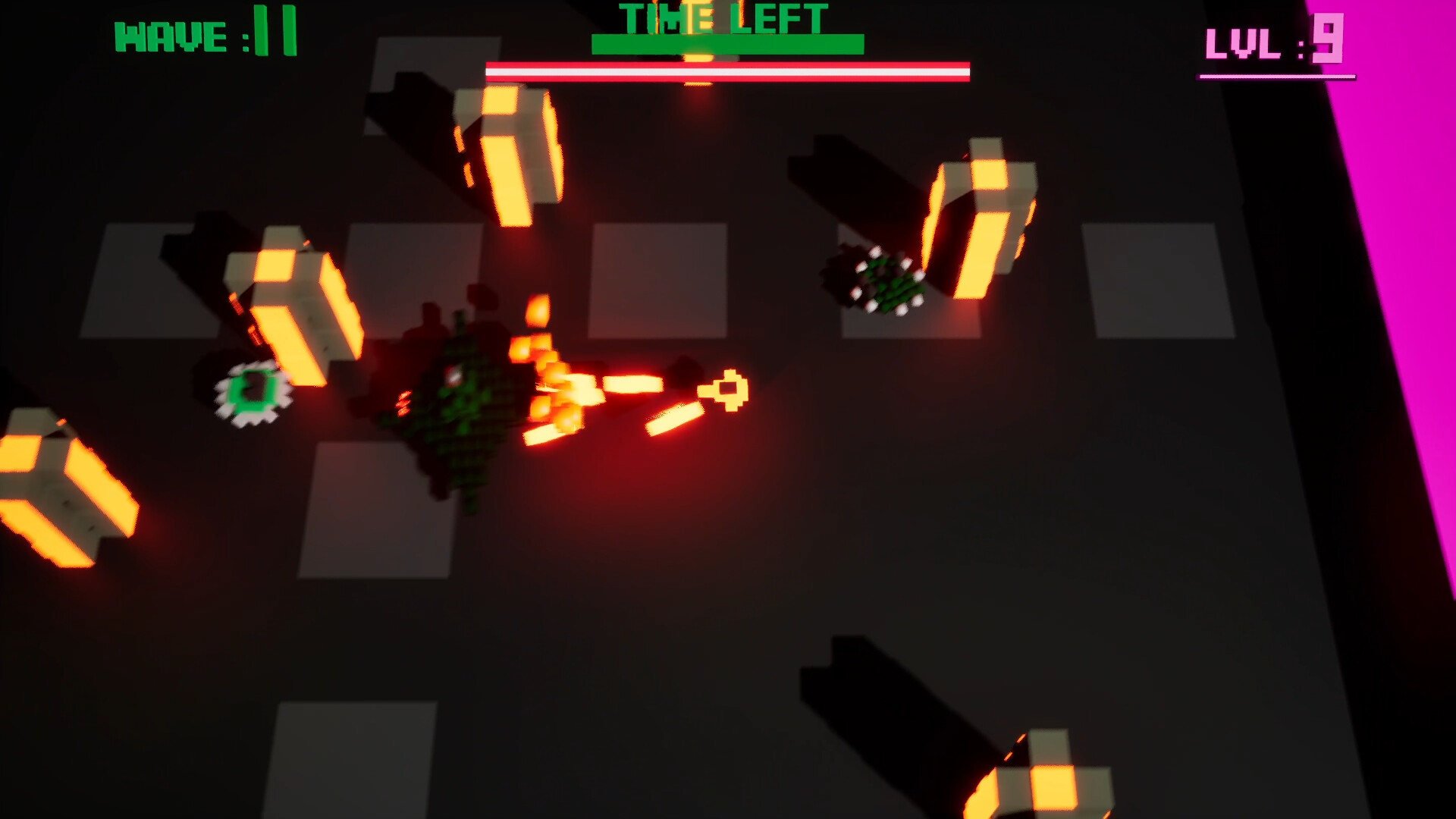Click the green time remaining progress bar
Screen dimensions: 1456x819
(x=728, y=43)
